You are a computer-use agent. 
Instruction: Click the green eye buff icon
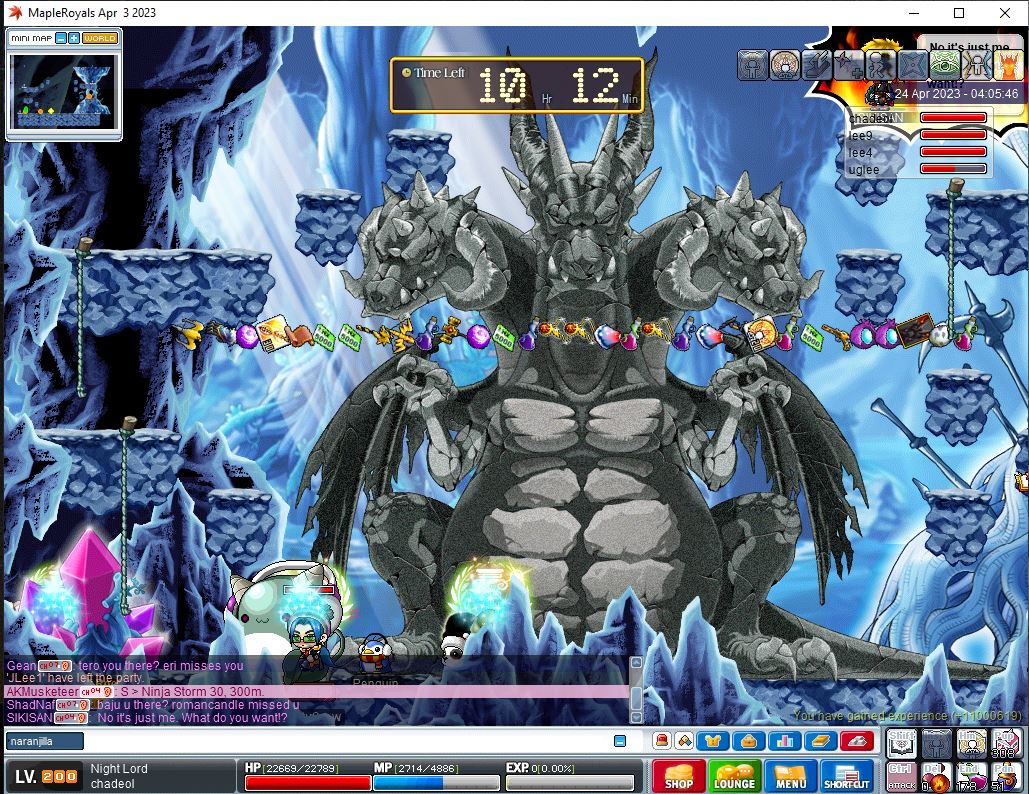point(943,64)
